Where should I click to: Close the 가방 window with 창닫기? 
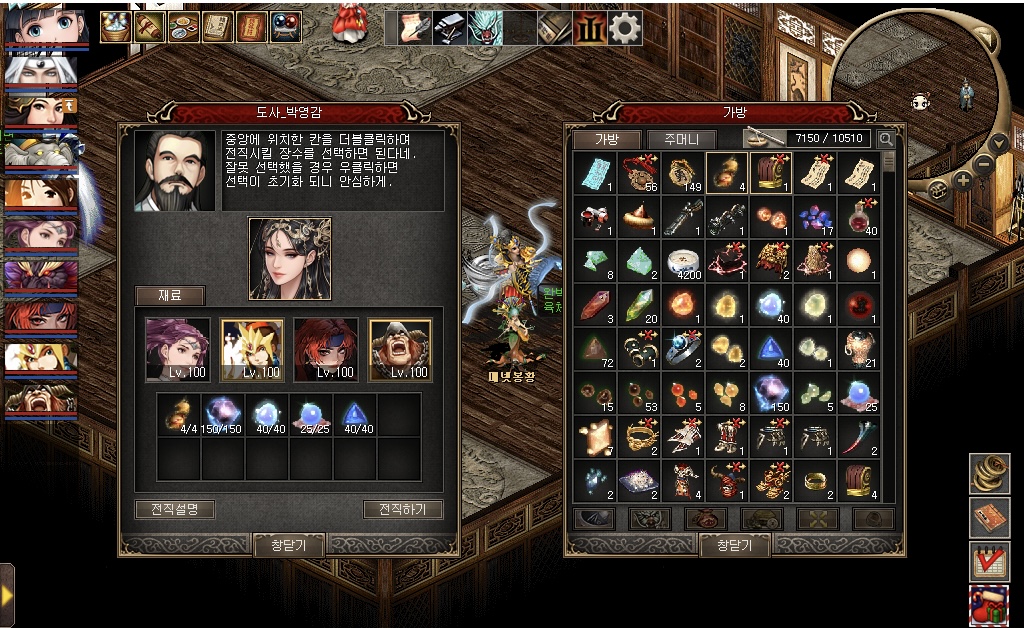[735, 545]
